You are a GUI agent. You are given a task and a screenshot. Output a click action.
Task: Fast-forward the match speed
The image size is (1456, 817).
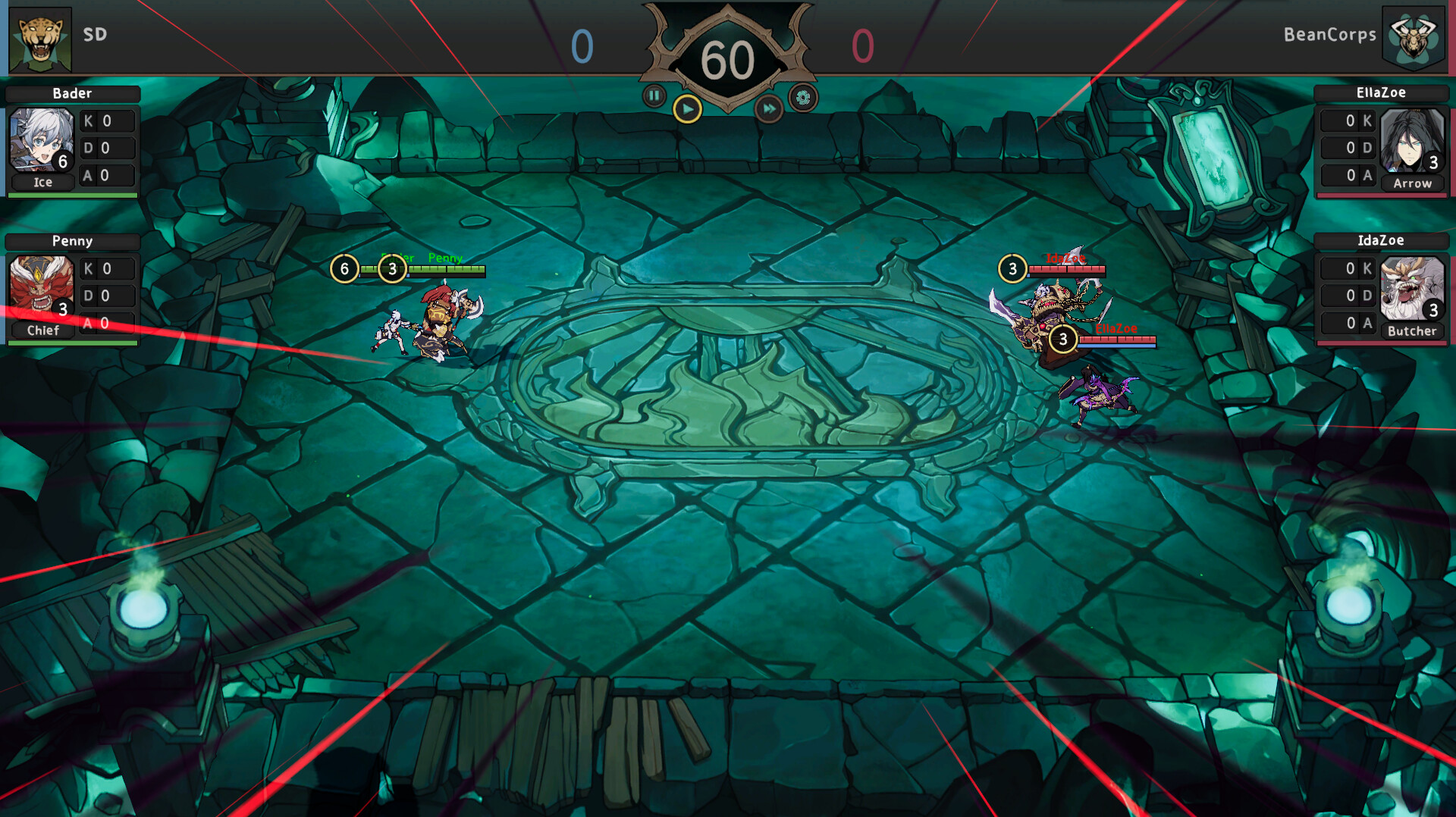770,109
